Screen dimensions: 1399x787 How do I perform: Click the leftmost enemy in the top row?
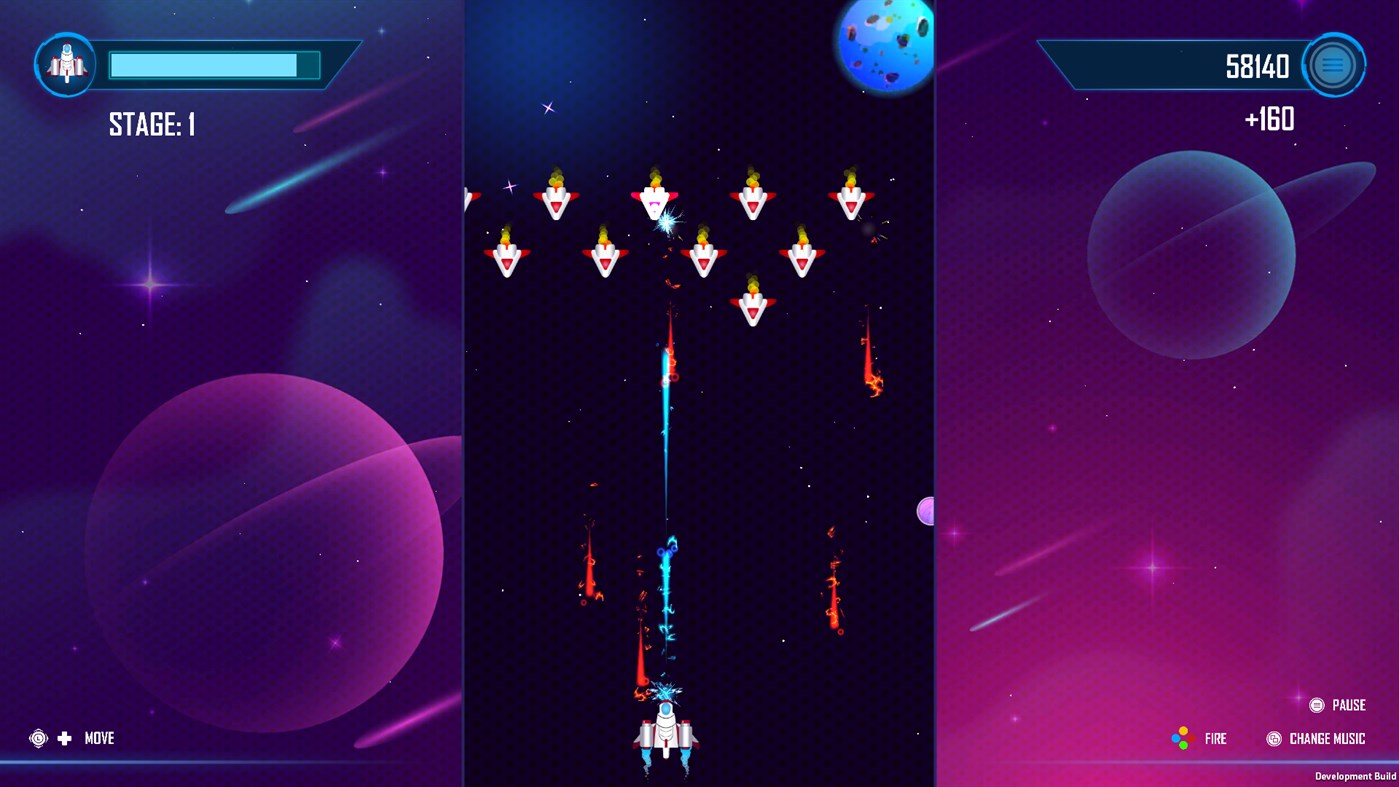(557, 200)
